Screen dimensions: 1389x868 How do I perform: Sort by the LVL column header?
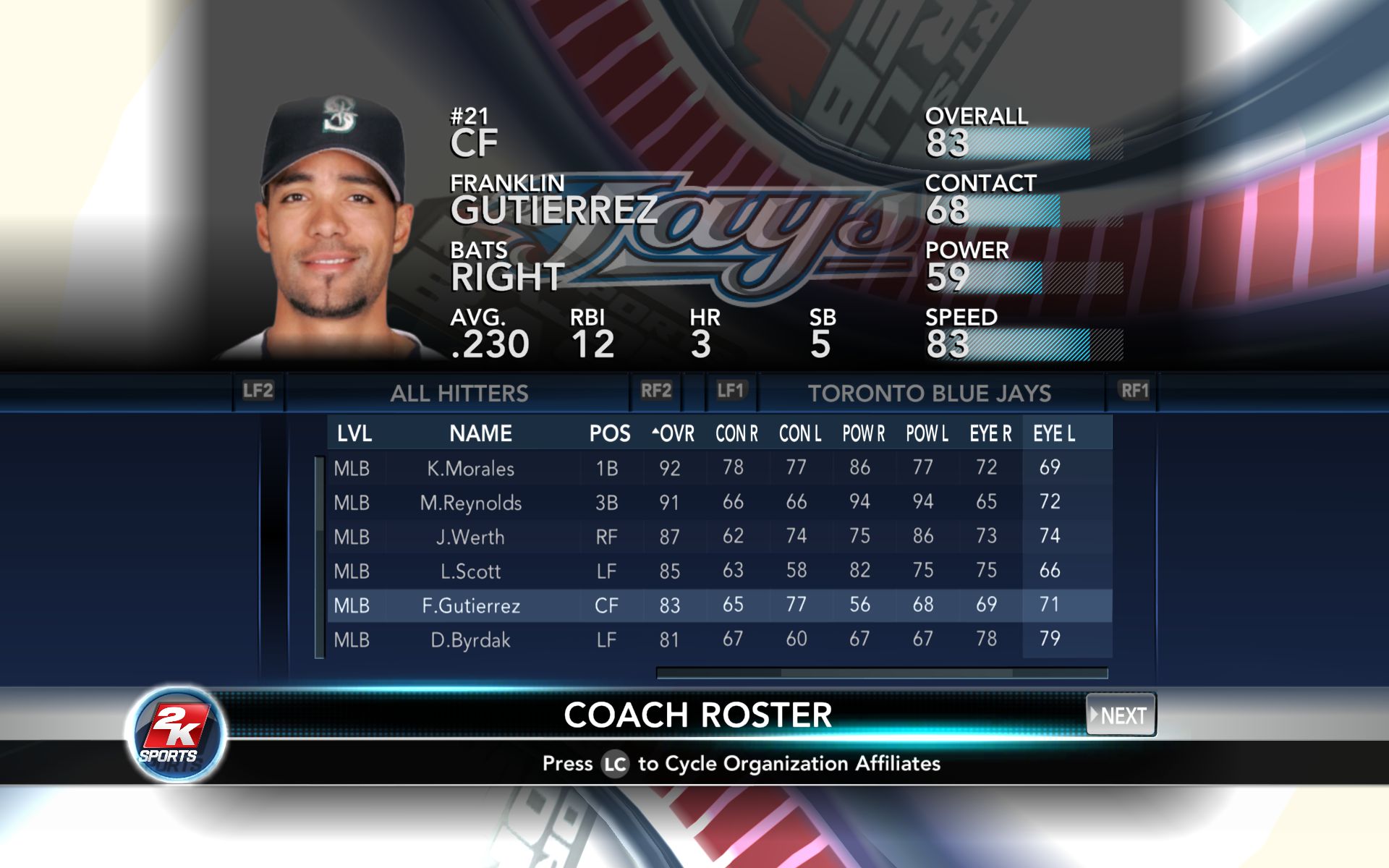coord(354,433)
